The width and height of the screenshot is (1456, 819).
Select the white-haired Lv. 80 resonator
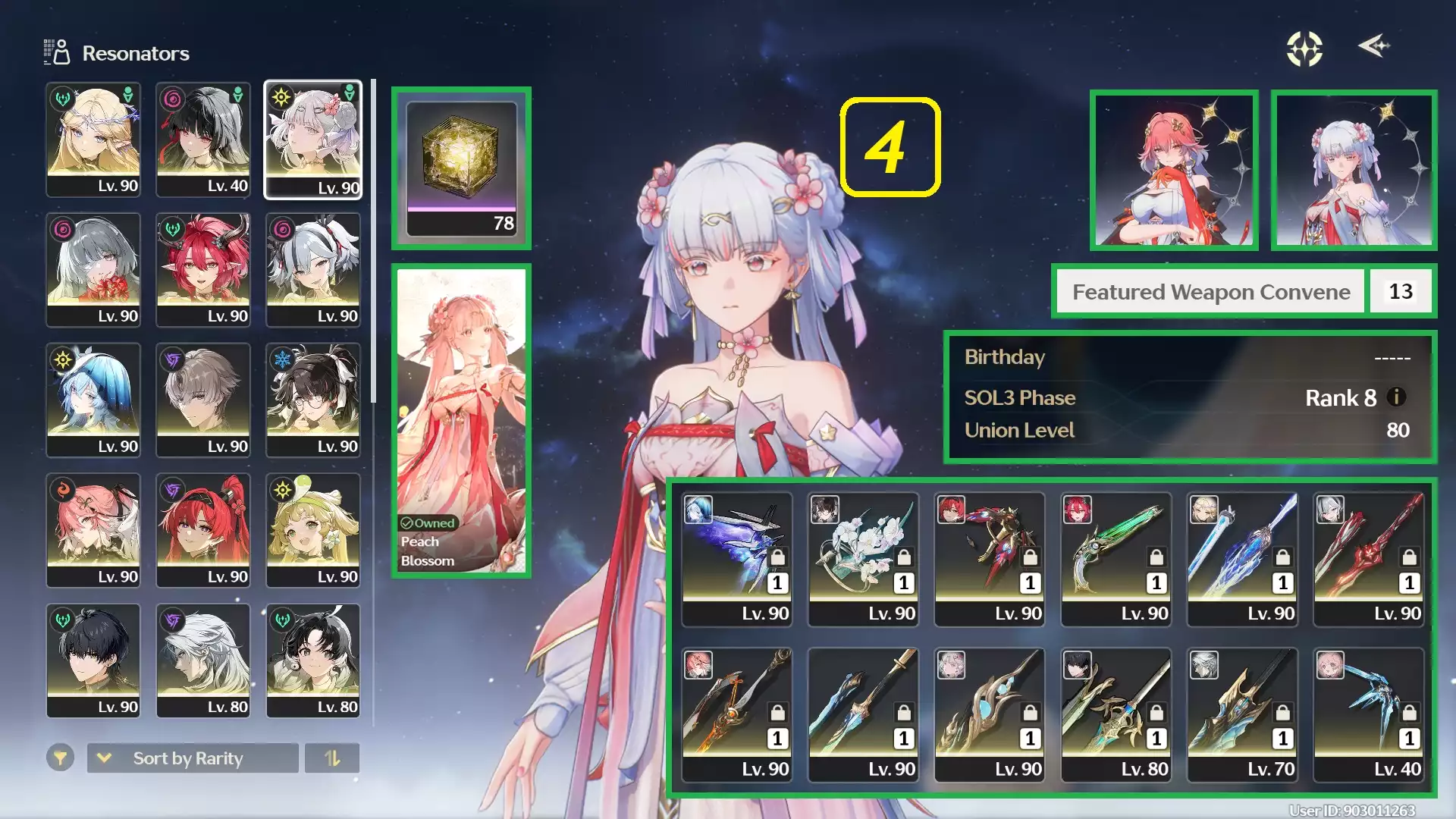point(203,661)
